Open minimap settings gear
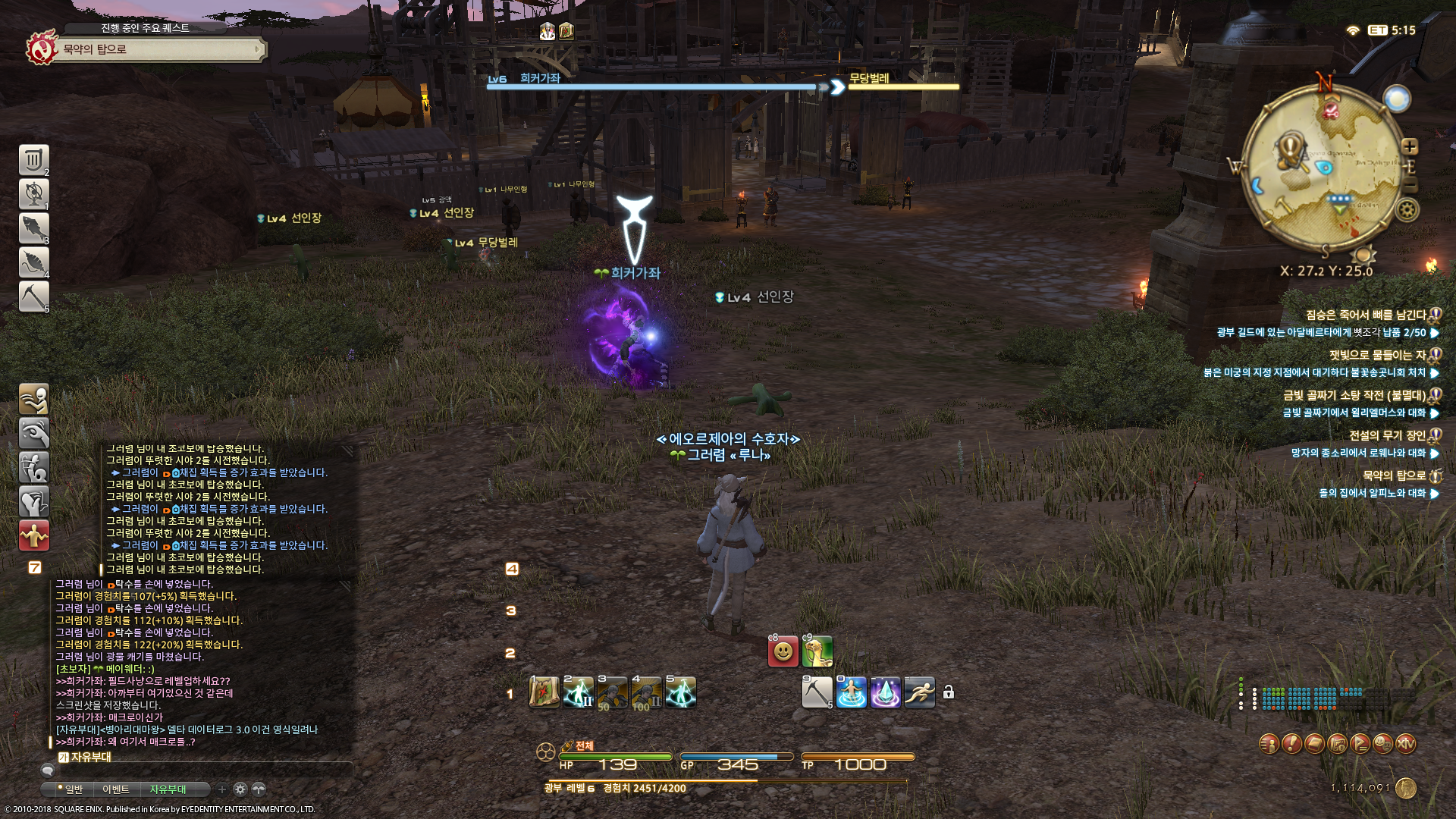 point(1407,210)
